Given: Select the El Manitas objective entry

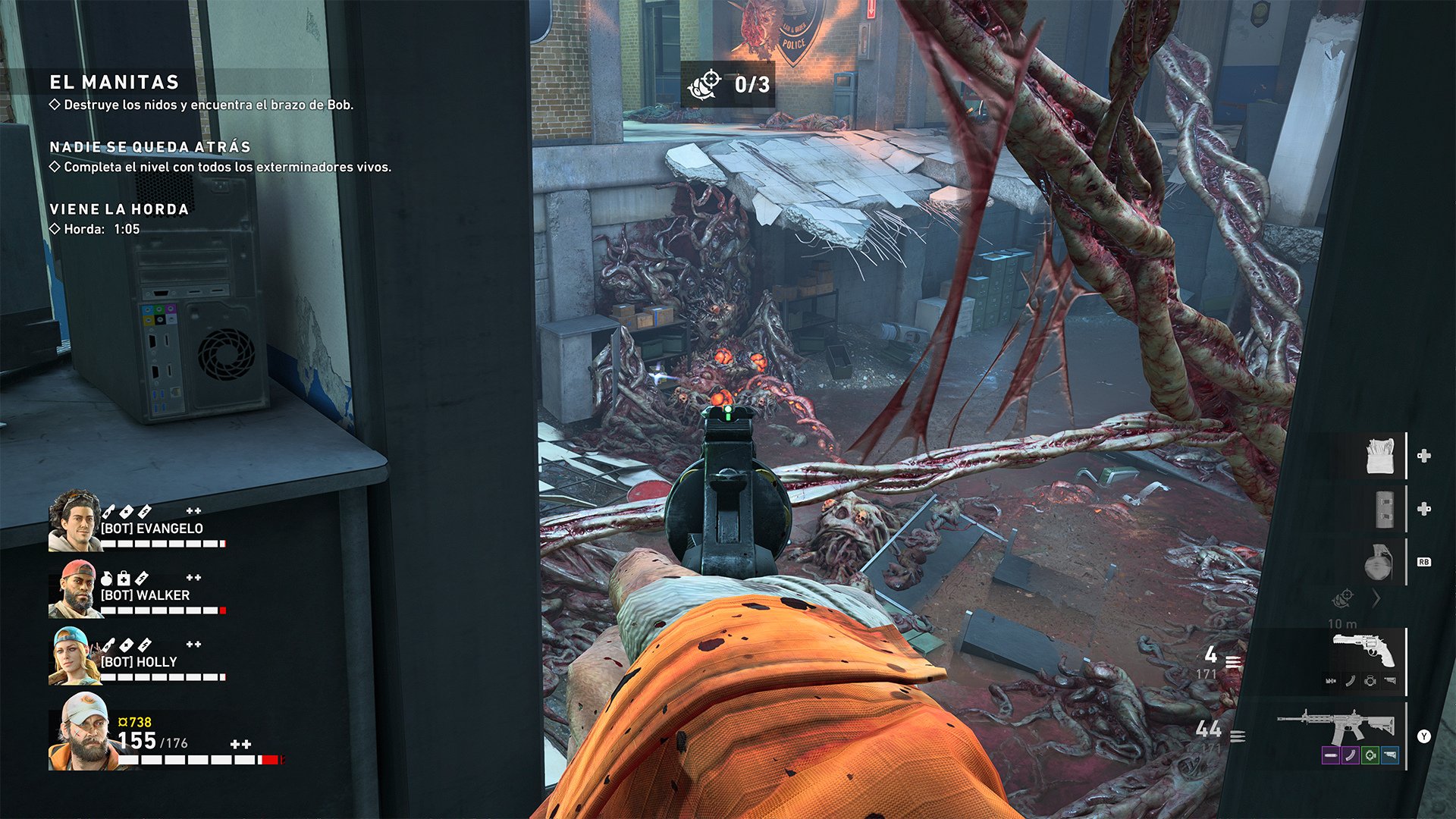Looking at the screenshot, I should click(x=114, y=83).
